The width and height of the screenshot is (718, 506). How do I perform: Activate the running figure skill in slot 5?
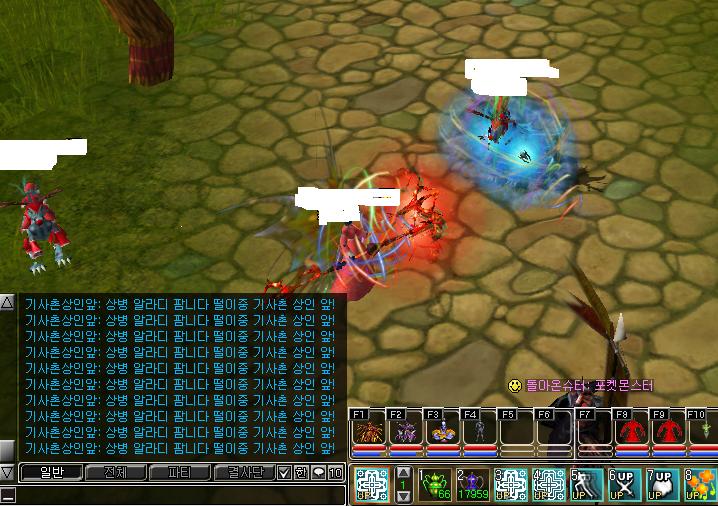tap(587, 484)
